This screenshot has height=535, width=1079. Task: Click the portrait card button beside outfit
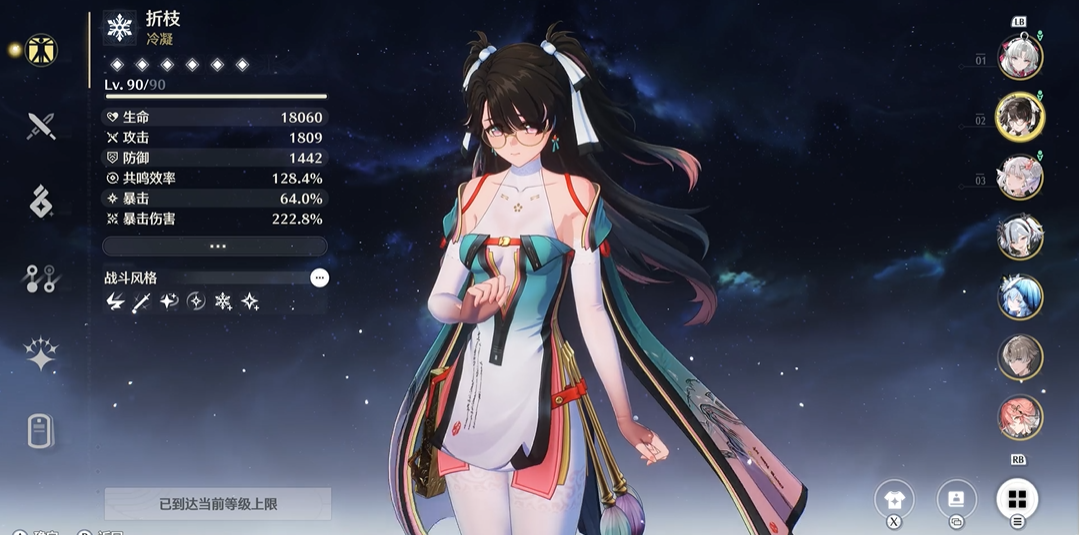[x=956, y=499]
